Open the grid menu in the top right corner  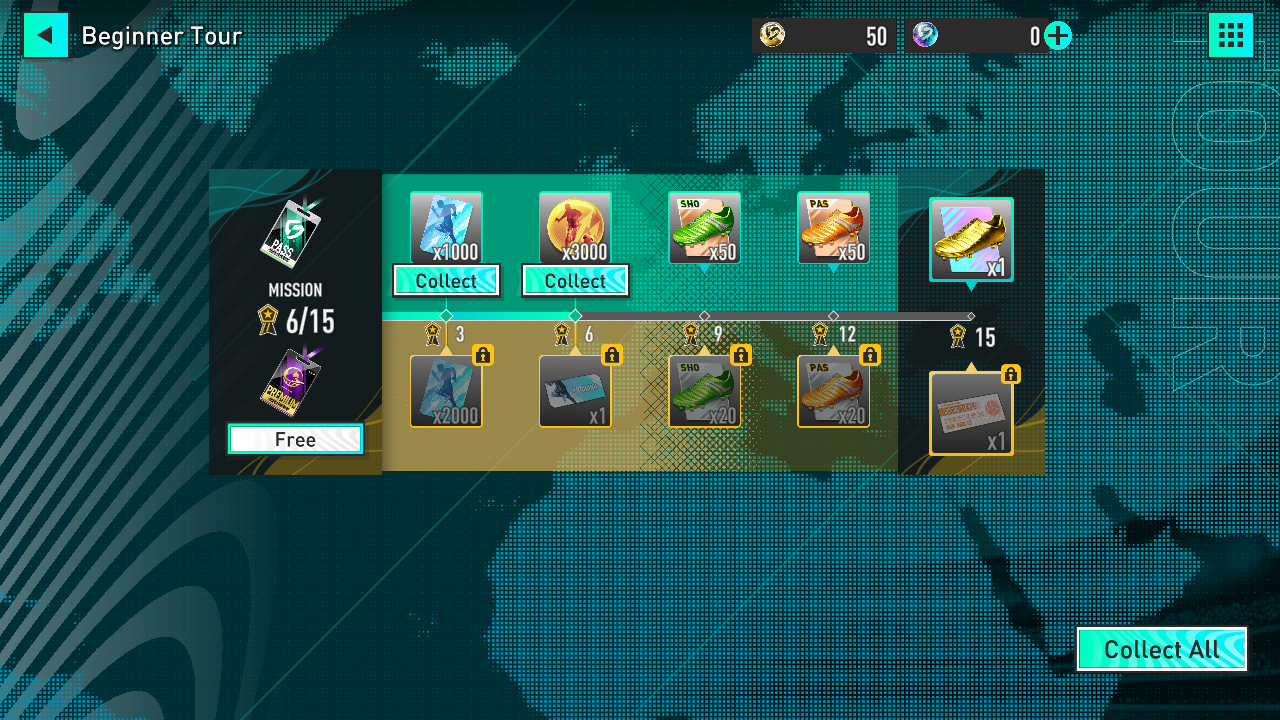tap(1231, 34)
